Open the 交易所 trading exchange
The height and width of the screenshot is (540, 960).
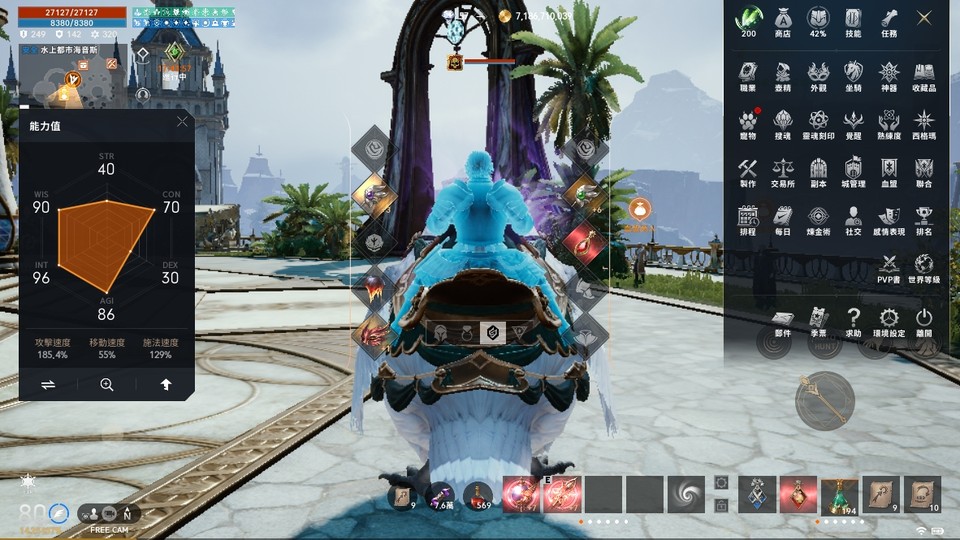pyautogui.click(x=783, y=171)
